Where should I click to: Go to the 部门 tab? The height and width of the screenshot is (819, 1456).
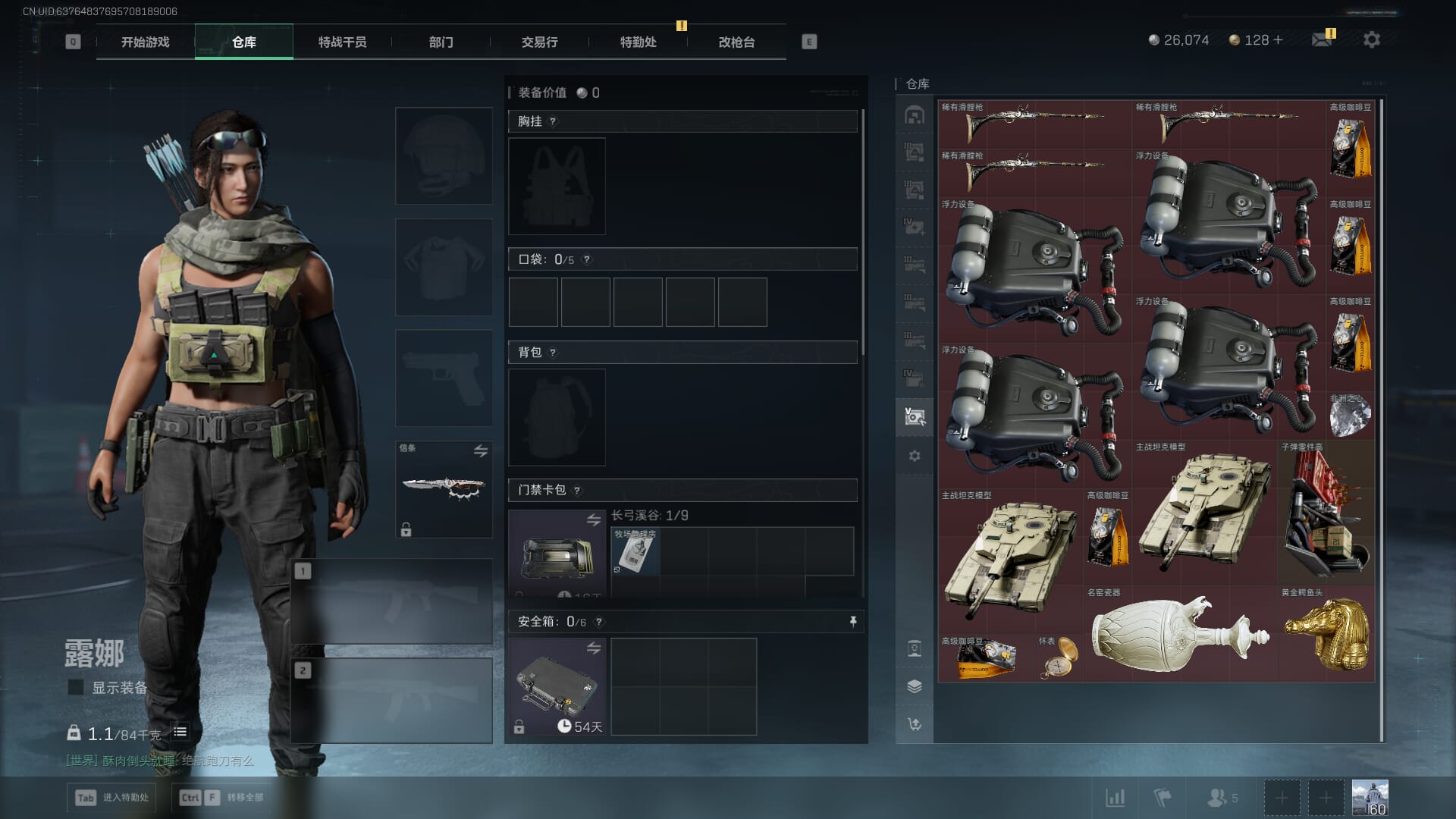(x=441, y=42)
